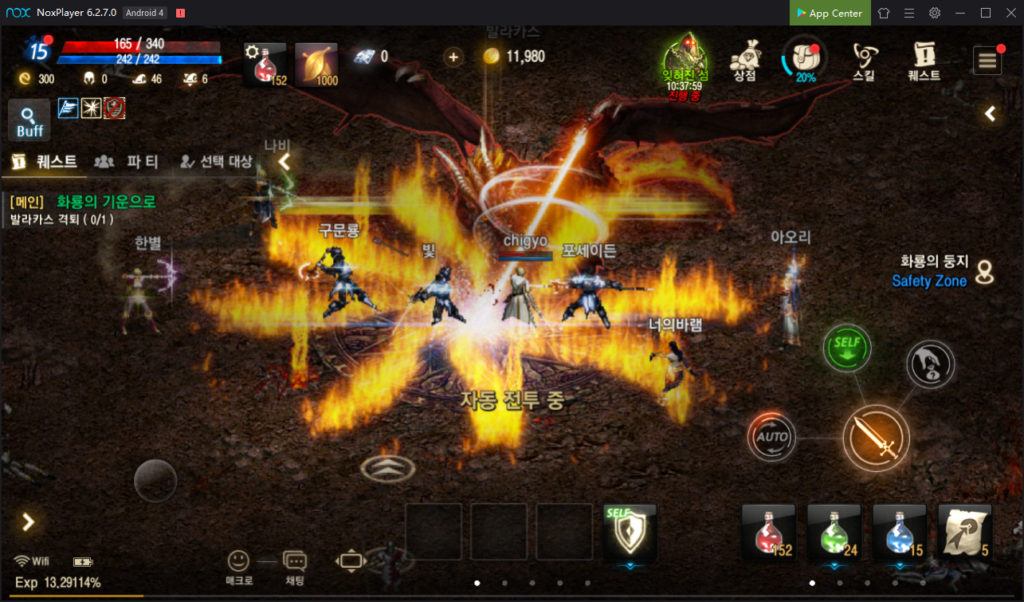
Task: Switch to the 선택 대상 target tab
Action: (215, 161)
